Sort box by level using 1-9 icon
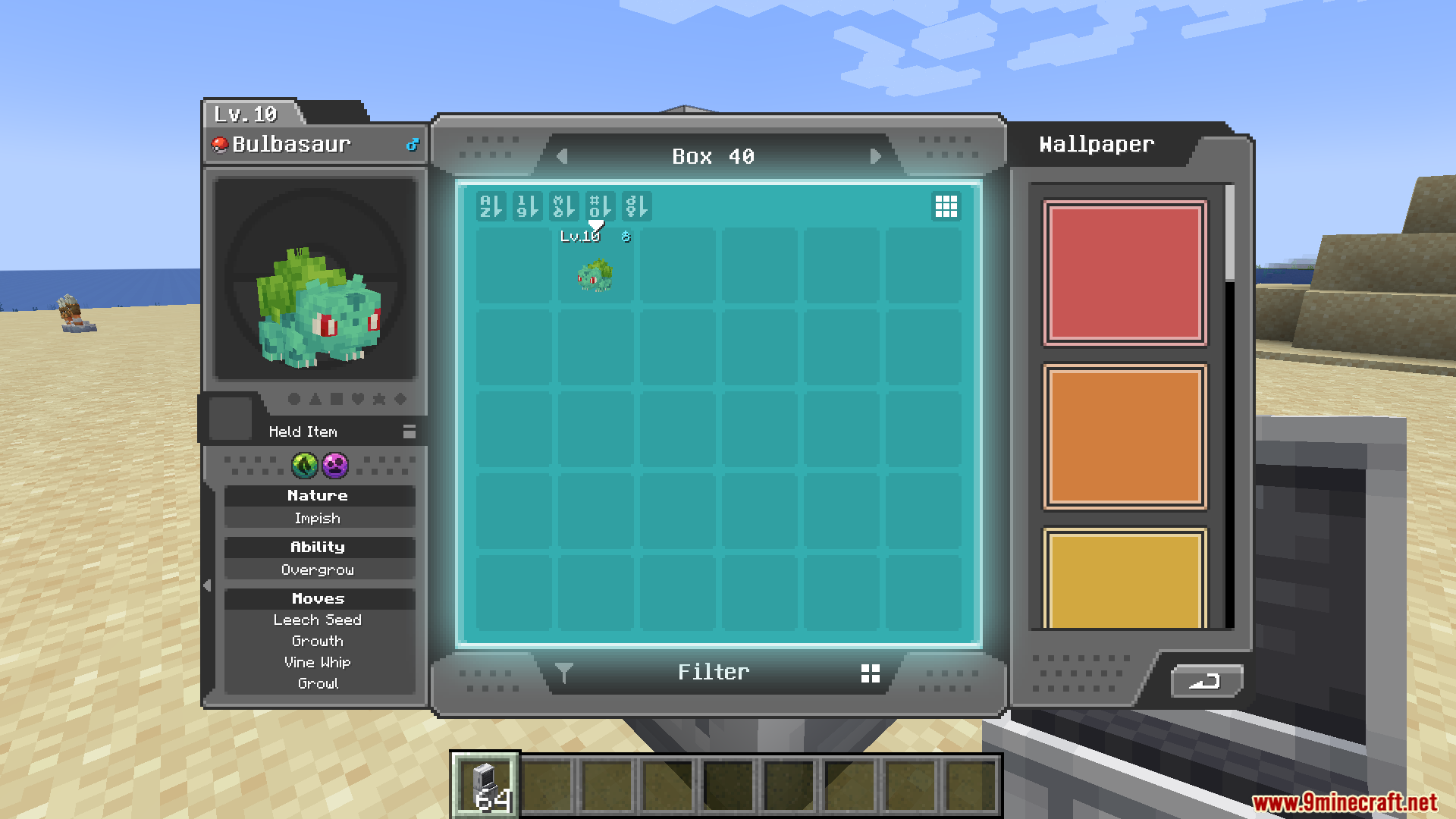The height and width of the screenshot is (819, 1456). pos(527,206)
